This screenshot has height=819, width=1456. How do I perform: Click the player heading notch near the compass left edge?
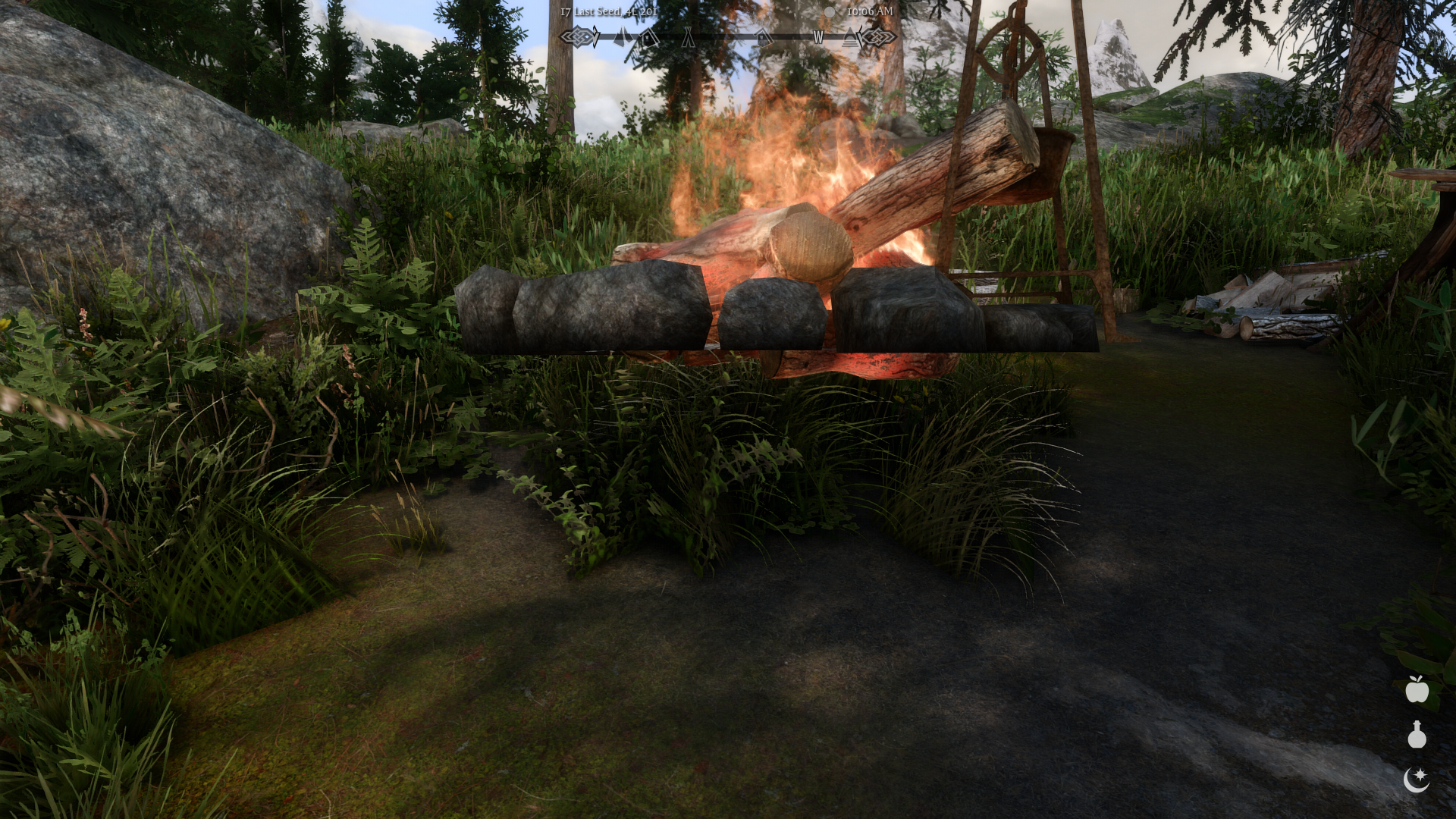(595, 35)
